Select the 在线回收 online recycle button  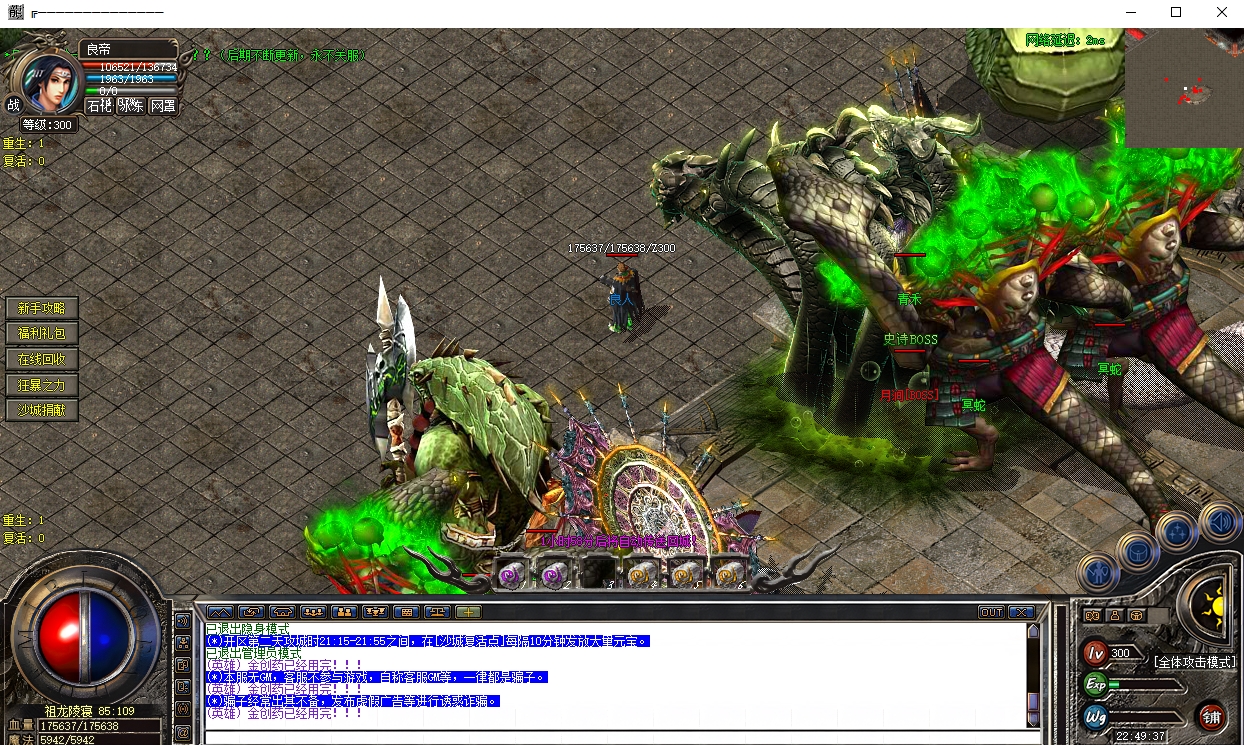(42, 359)
